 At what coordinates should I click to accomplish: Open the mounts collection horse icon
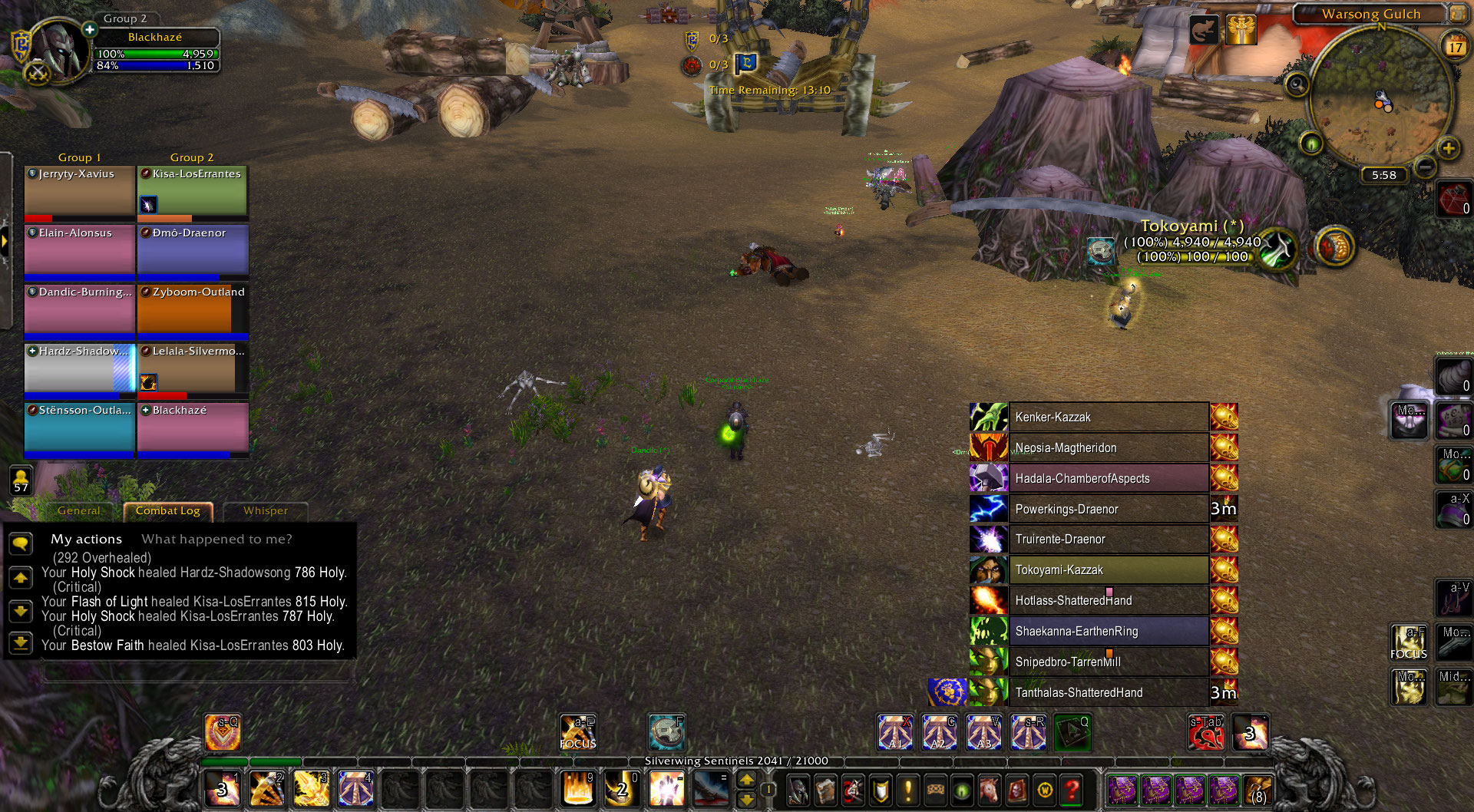coord(989,790)
